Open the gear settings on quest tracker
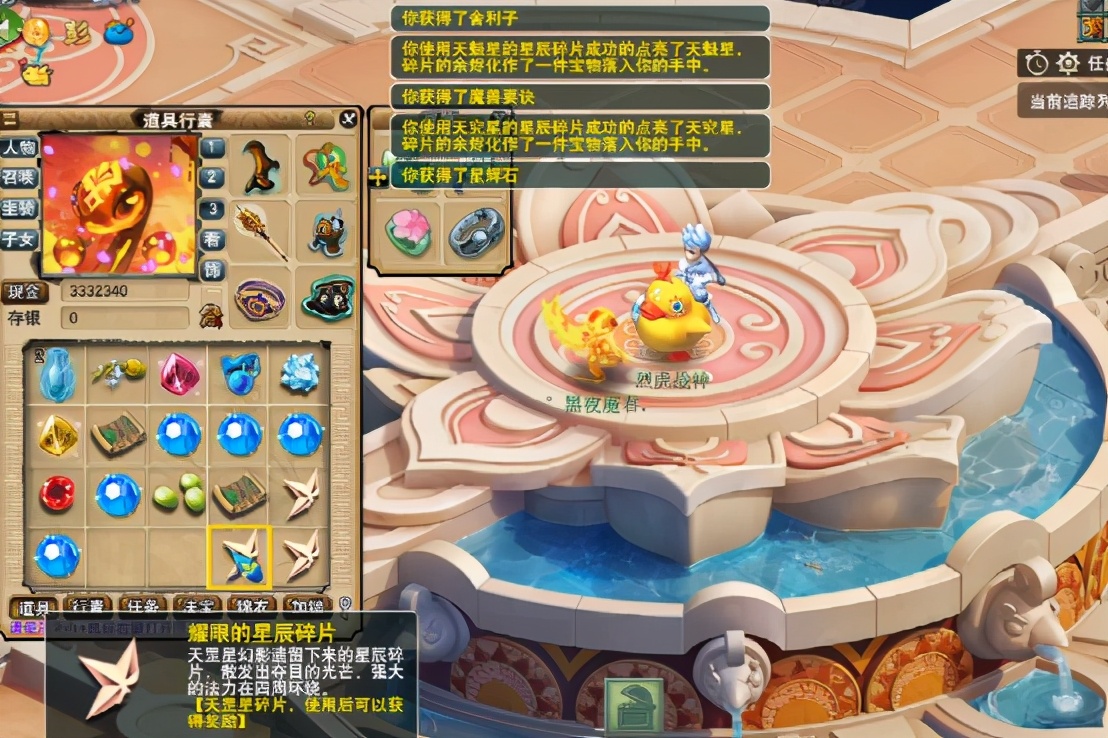 [1068, 64]
